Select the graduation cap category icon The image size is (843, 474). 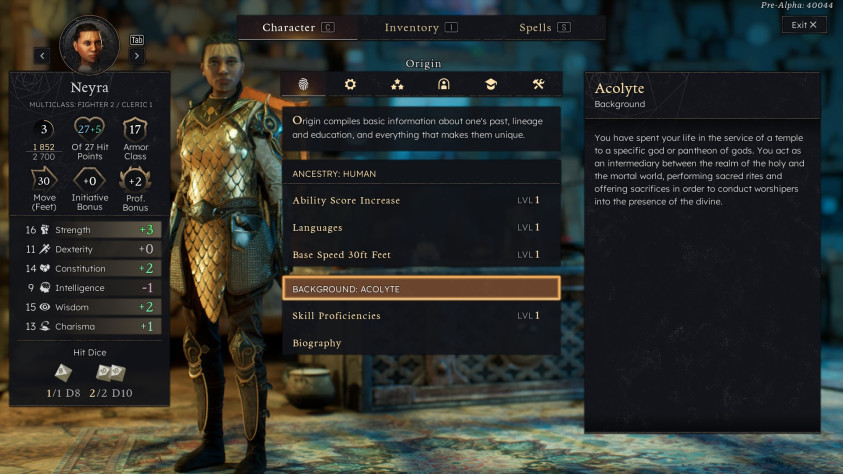pos(491,85)
